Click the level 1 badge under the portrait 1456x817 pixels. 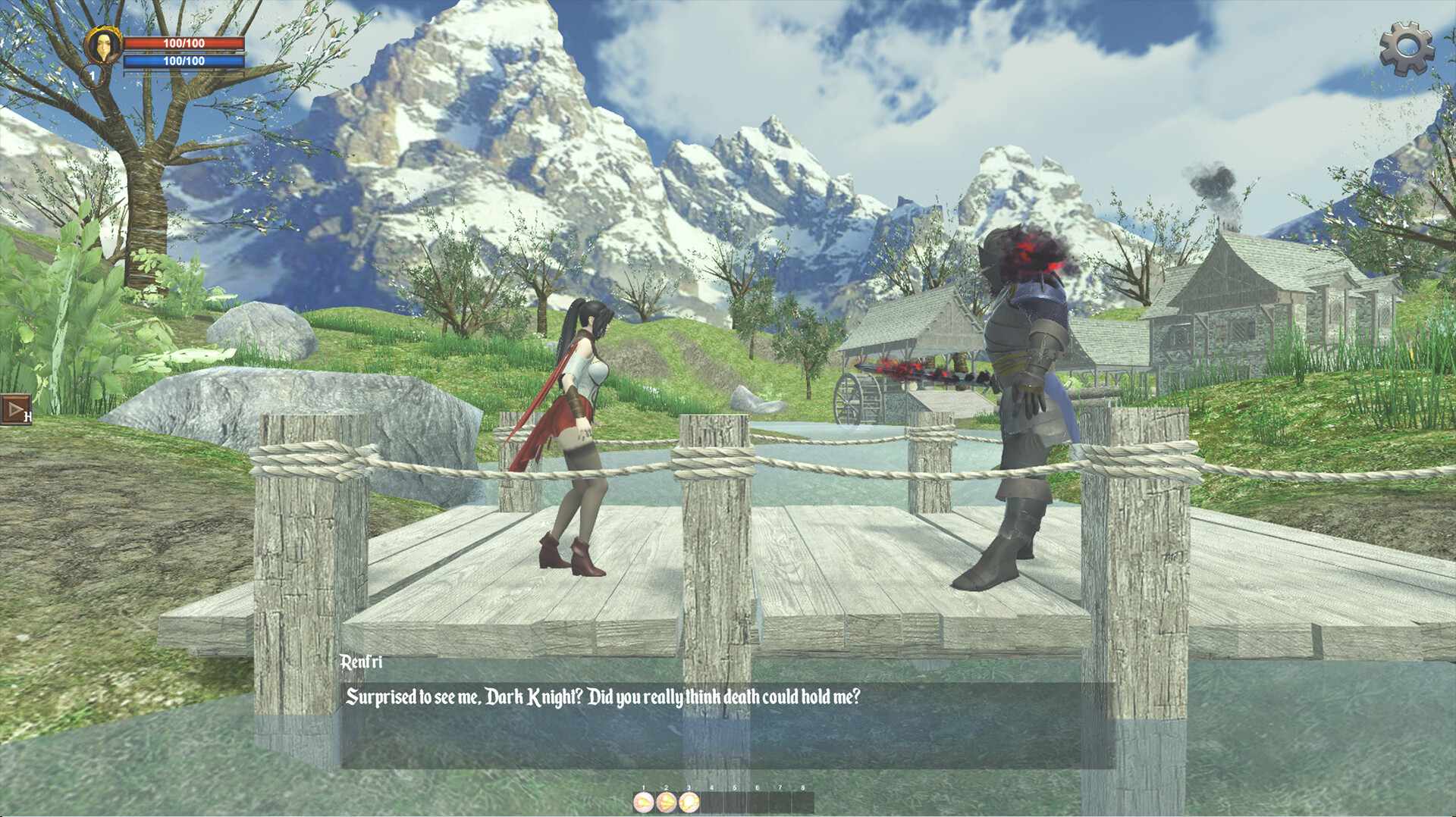pyautogui.click(x=93, y=76)
